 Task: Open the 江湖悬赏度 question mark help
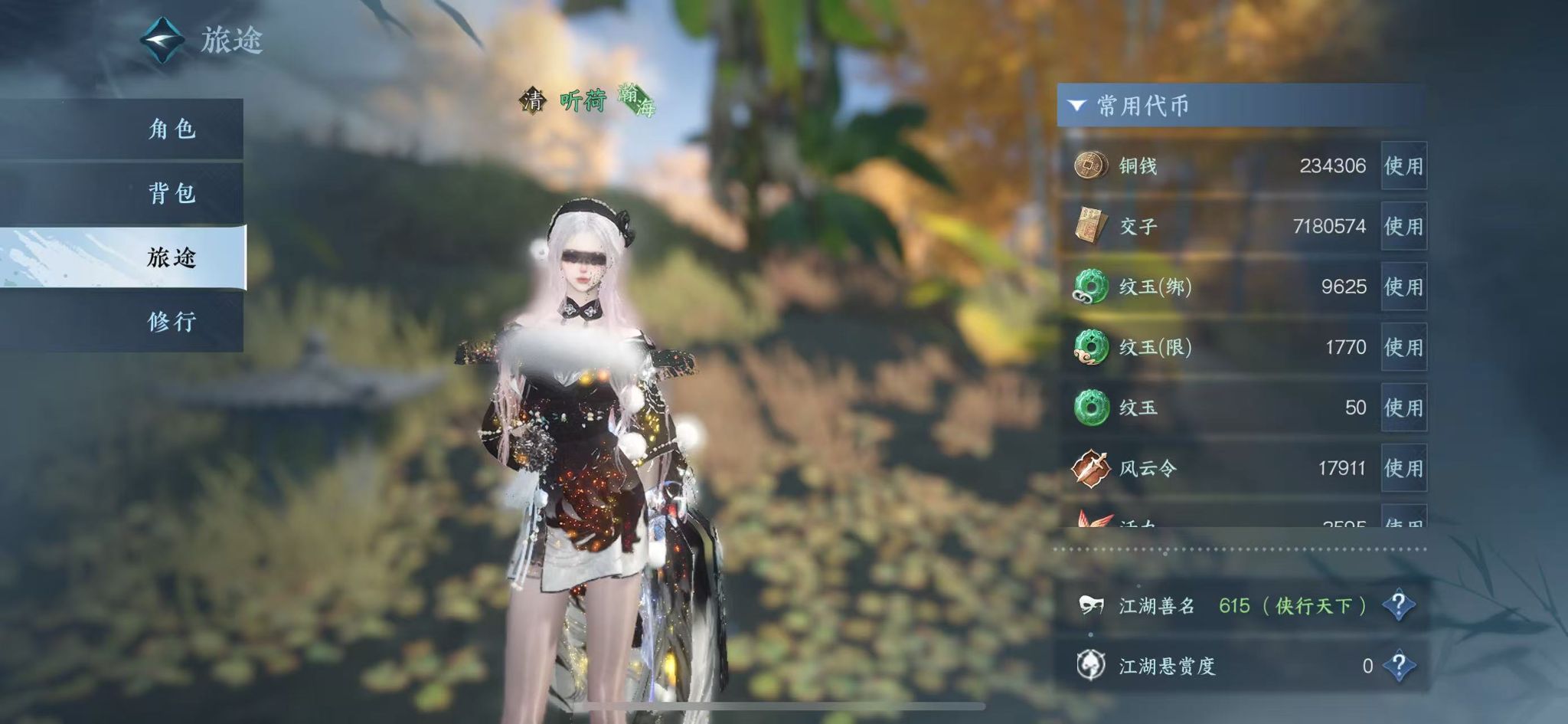pyautogui.click(x=1399, y=666)
